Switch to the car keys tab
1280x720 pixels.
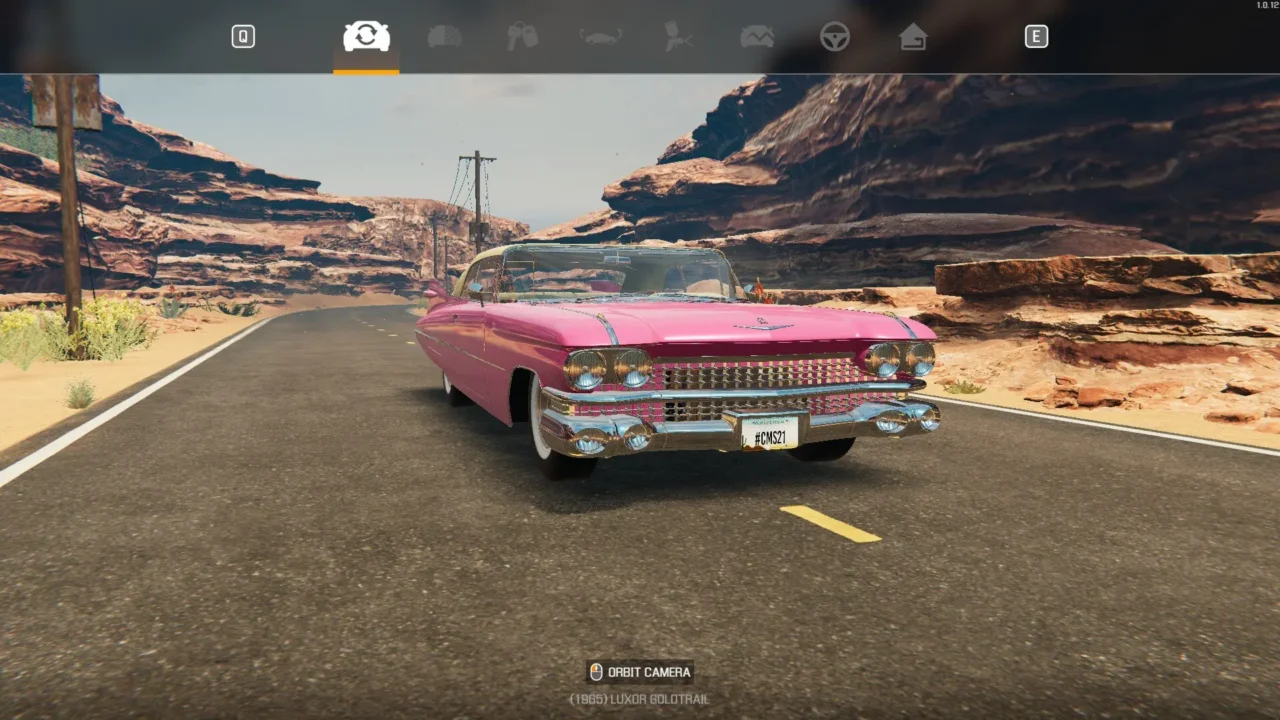point(522,37)
